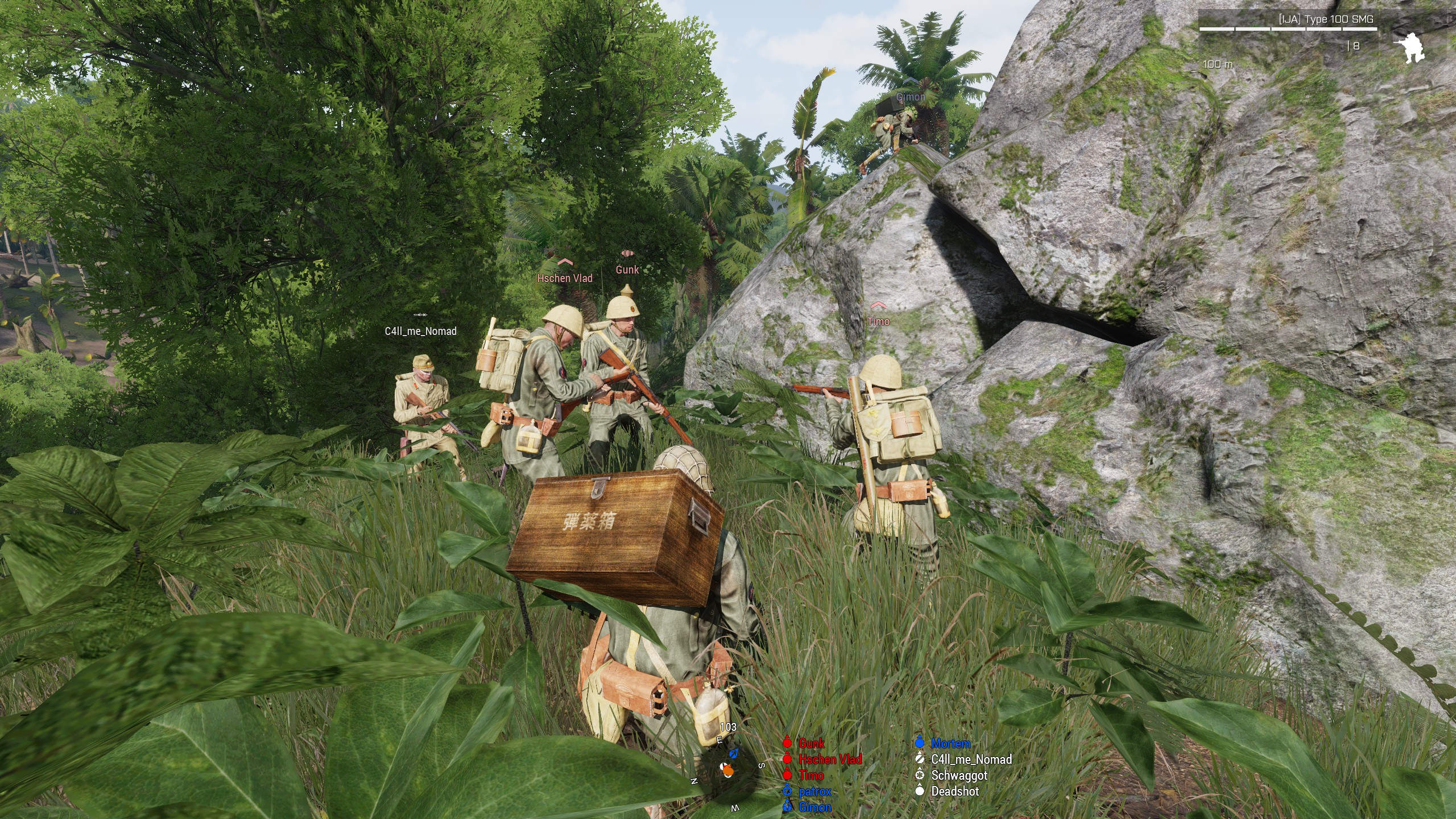The width and height of the screenshot is (1456, 819).
Task: Click Schwaggot's row in the squad roster
Action: 959,775
